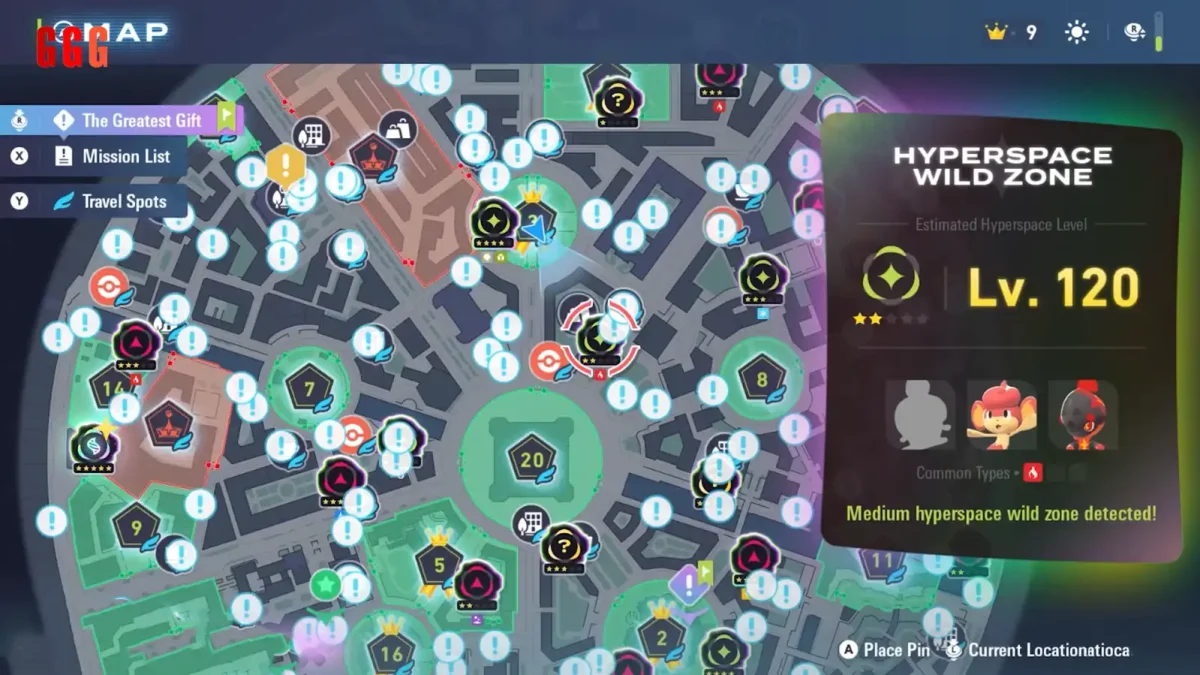Select the crowned Wild Zone 2 marker
1200x675 pixels.
coord(661,637)
